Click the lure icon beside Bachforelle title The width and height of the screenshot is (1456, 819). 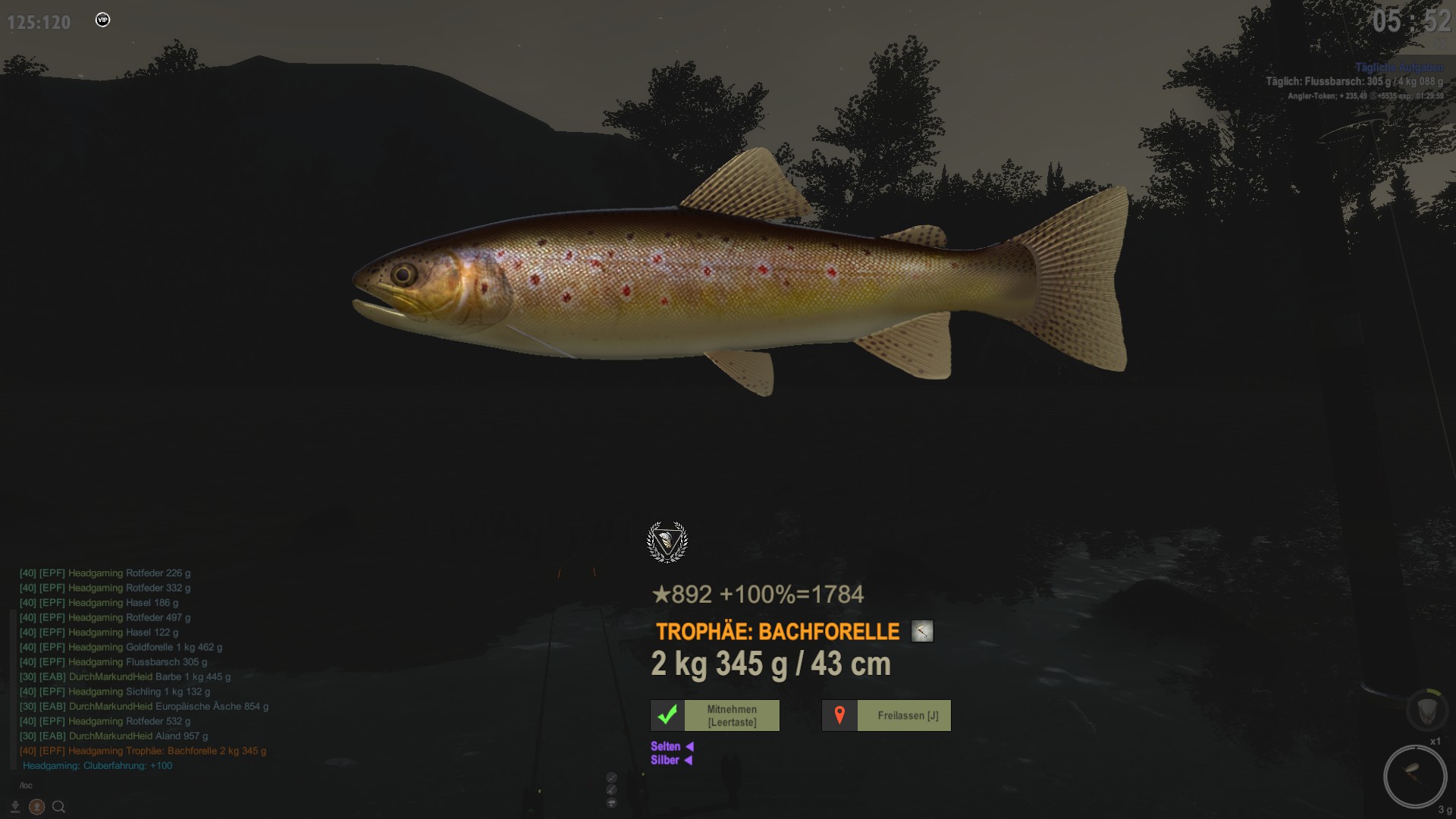click(922, 631)
